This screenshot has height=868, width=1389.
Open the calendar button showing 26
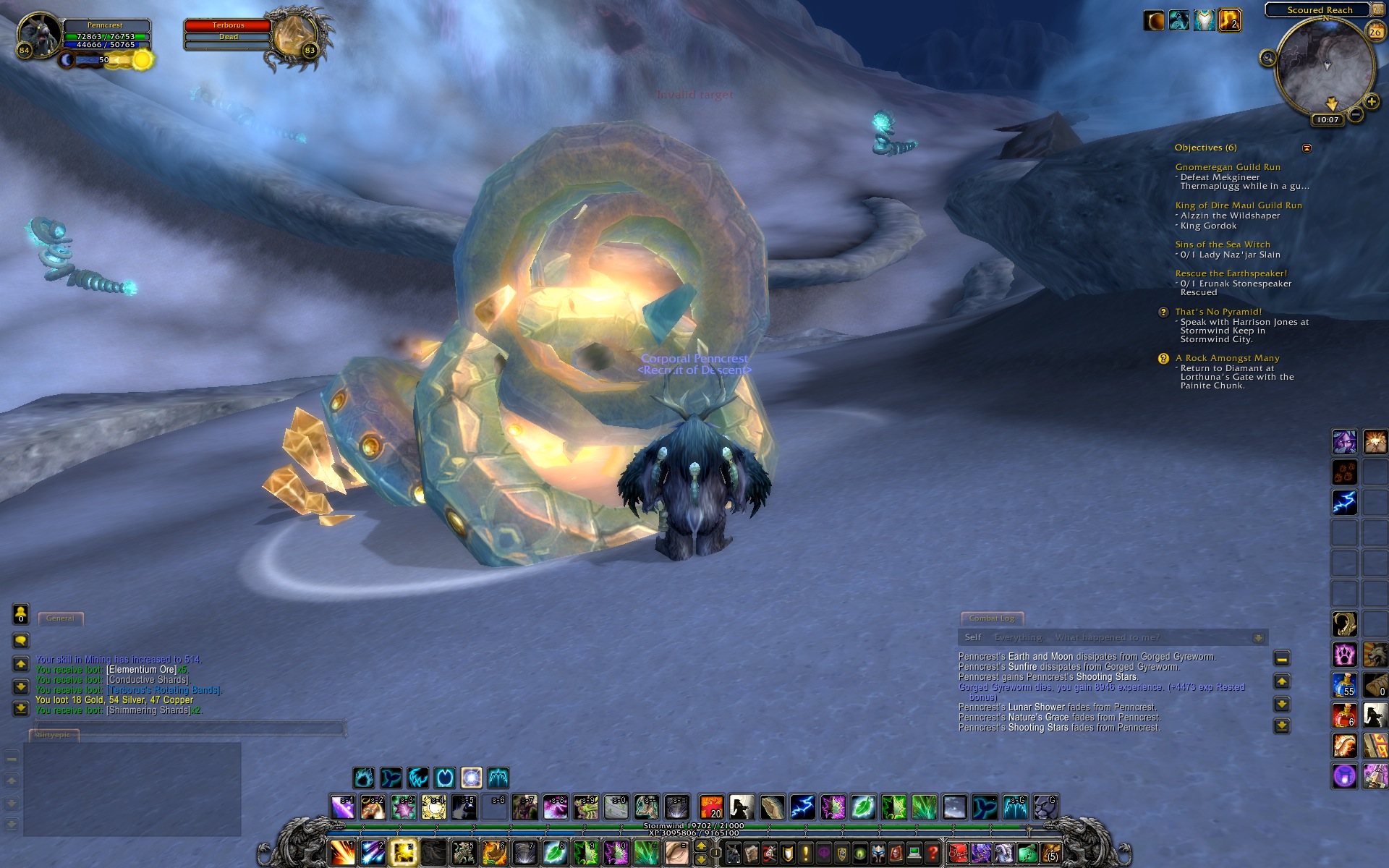point(1375,32)
